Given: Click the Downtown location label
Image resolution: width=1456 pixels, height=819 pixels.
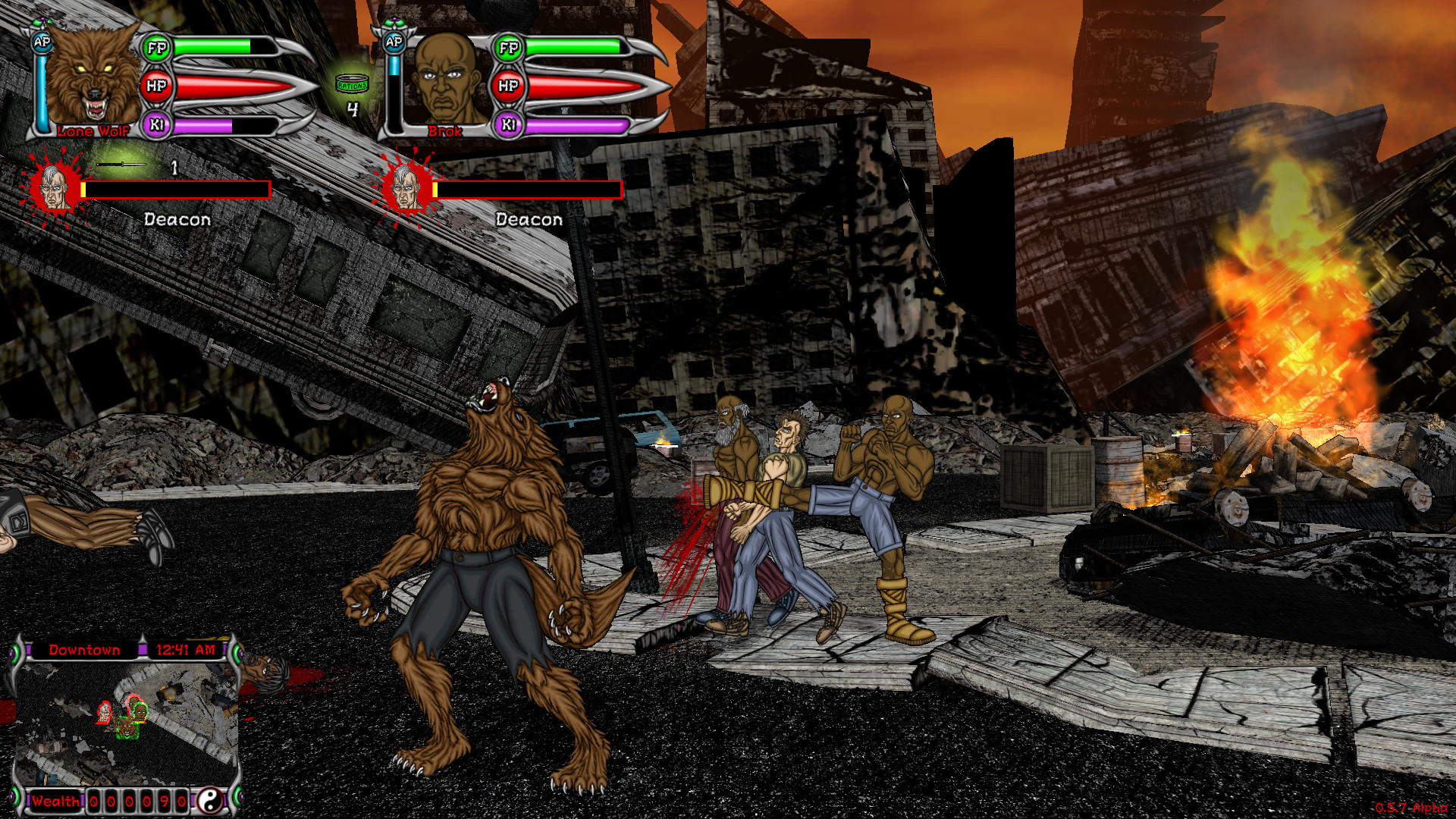Looking at the screenshot, I should point(84,650).
